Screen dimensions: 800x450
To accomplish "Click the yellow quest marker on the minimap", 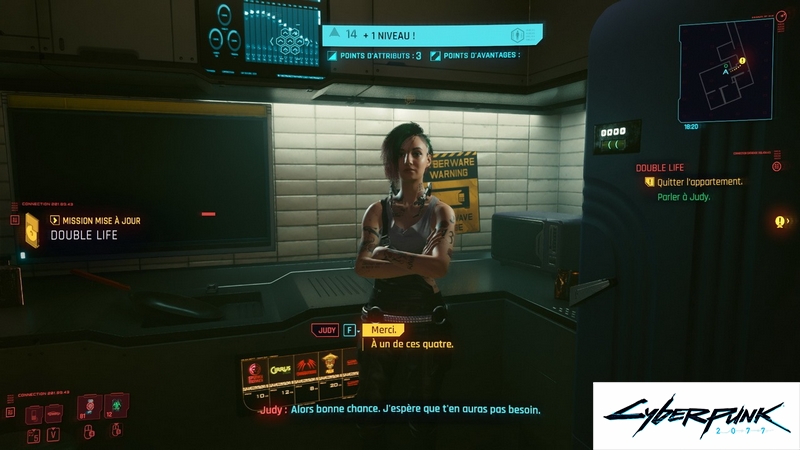I will 742,60.
